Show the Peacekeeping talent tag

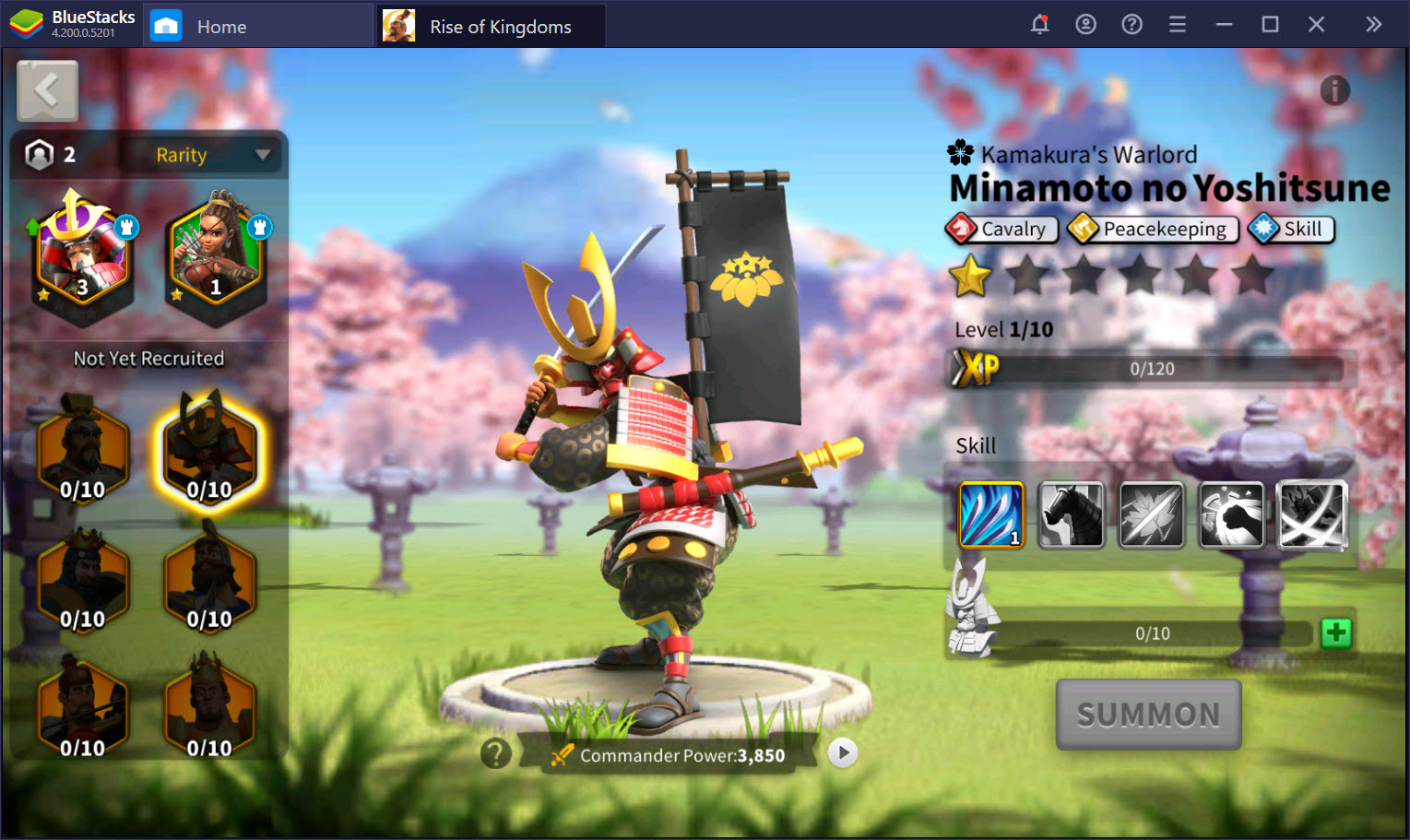(x=1153, y=229)
